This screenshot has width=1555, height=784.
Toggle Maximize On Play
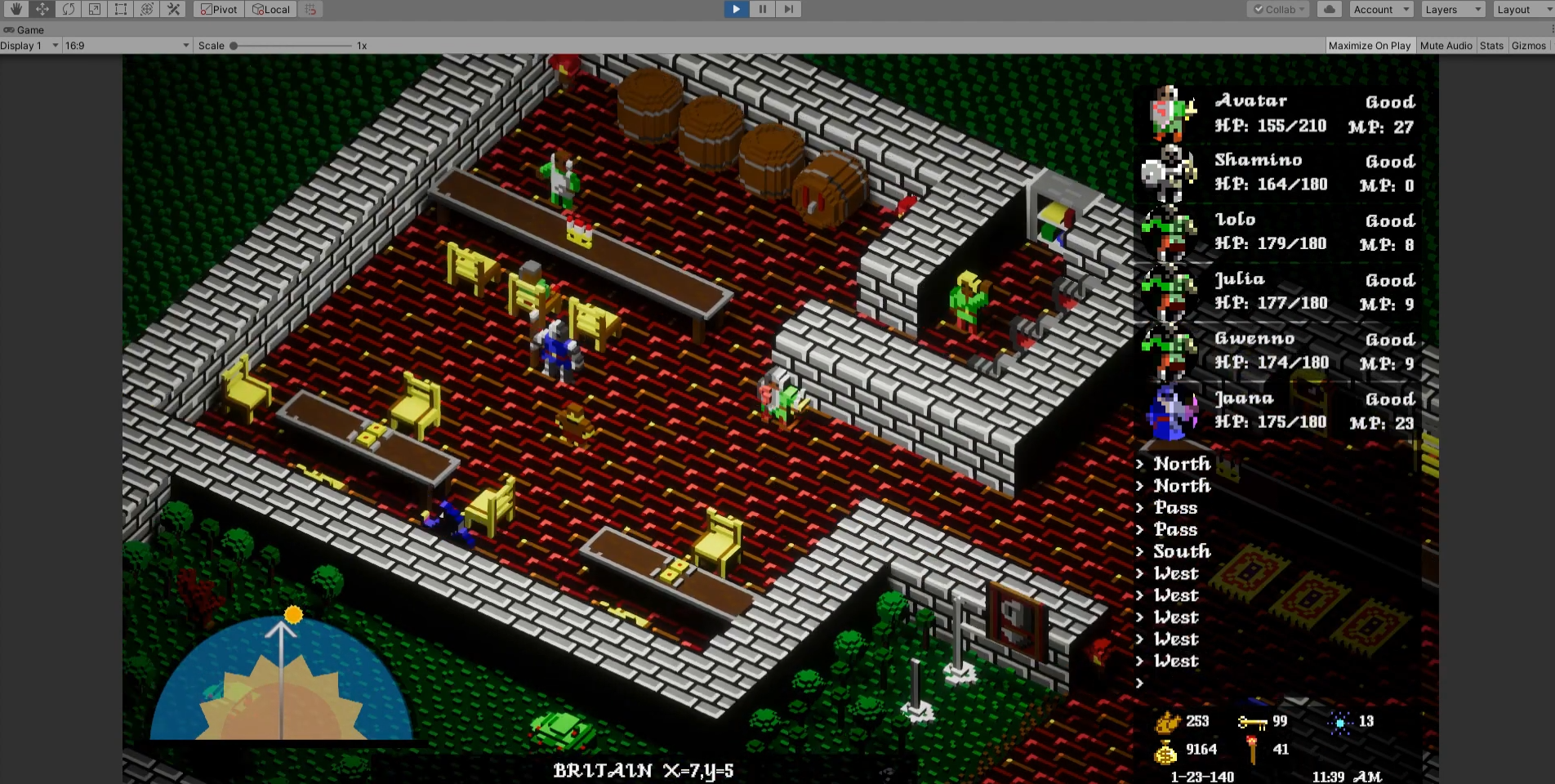click(x=1369, y=46)
